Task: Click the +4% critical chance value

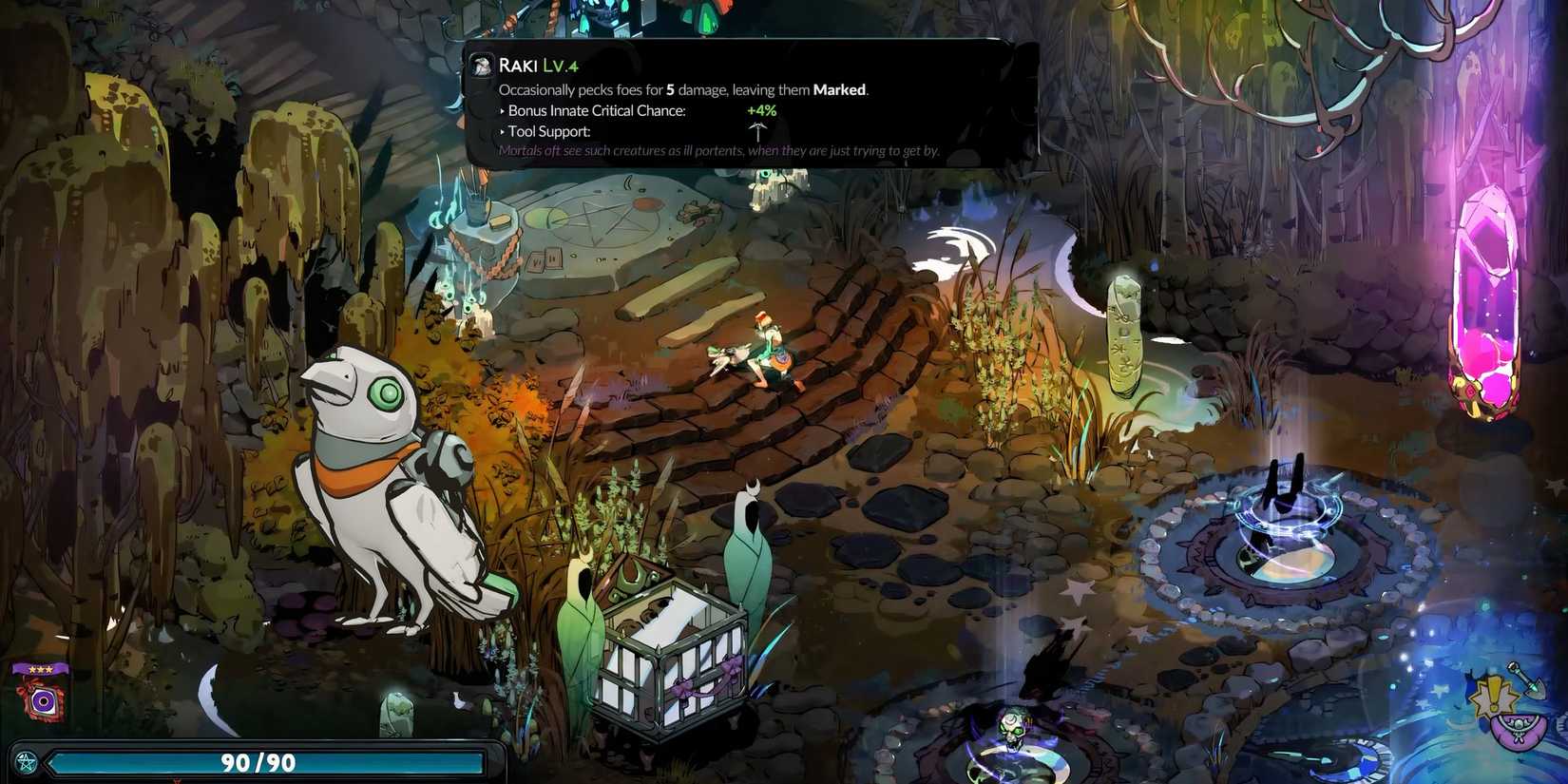Action: click(x=761, y=110)
